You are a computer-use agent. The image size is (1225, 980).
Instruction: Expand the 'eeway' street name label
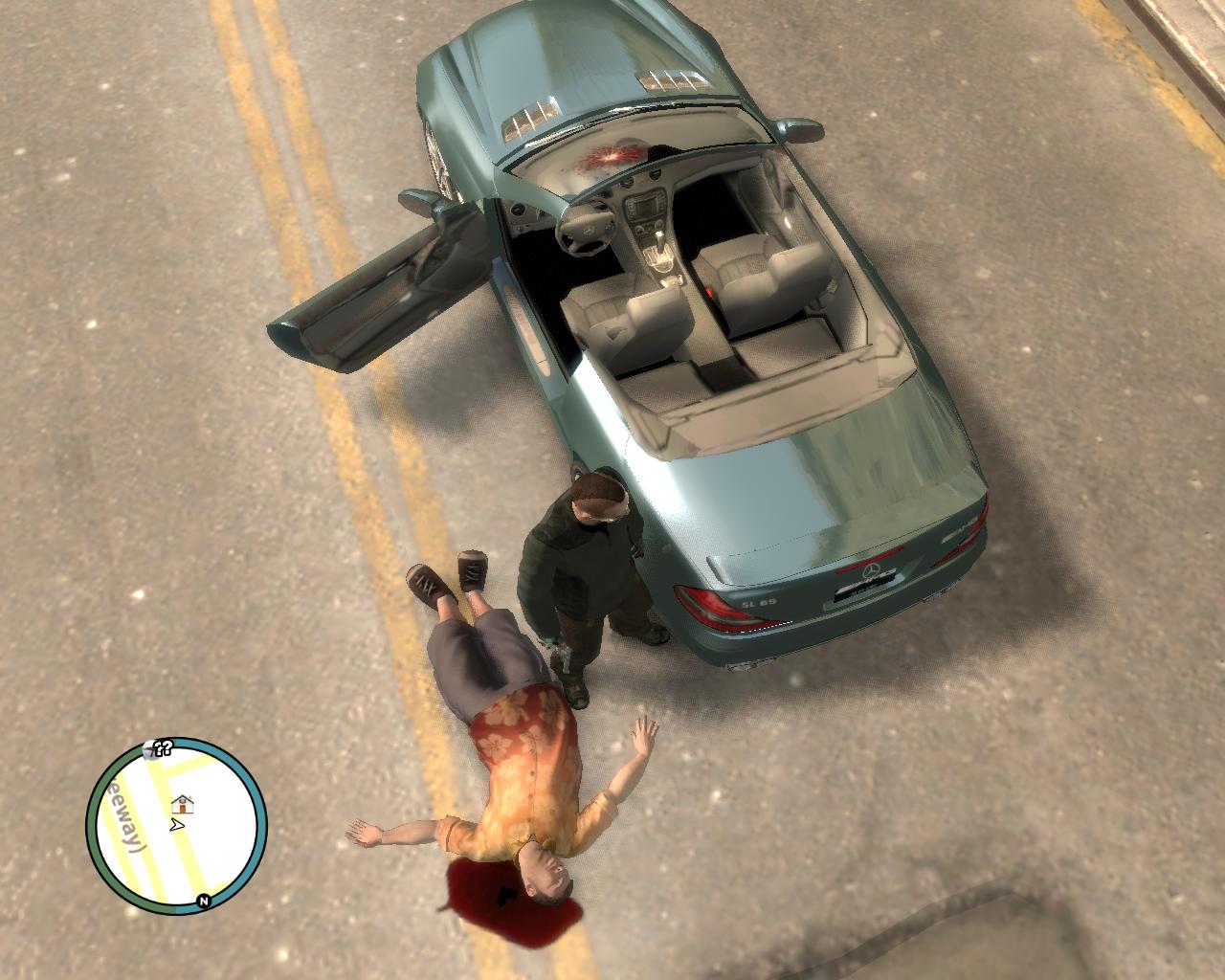[x=123, y=813]
